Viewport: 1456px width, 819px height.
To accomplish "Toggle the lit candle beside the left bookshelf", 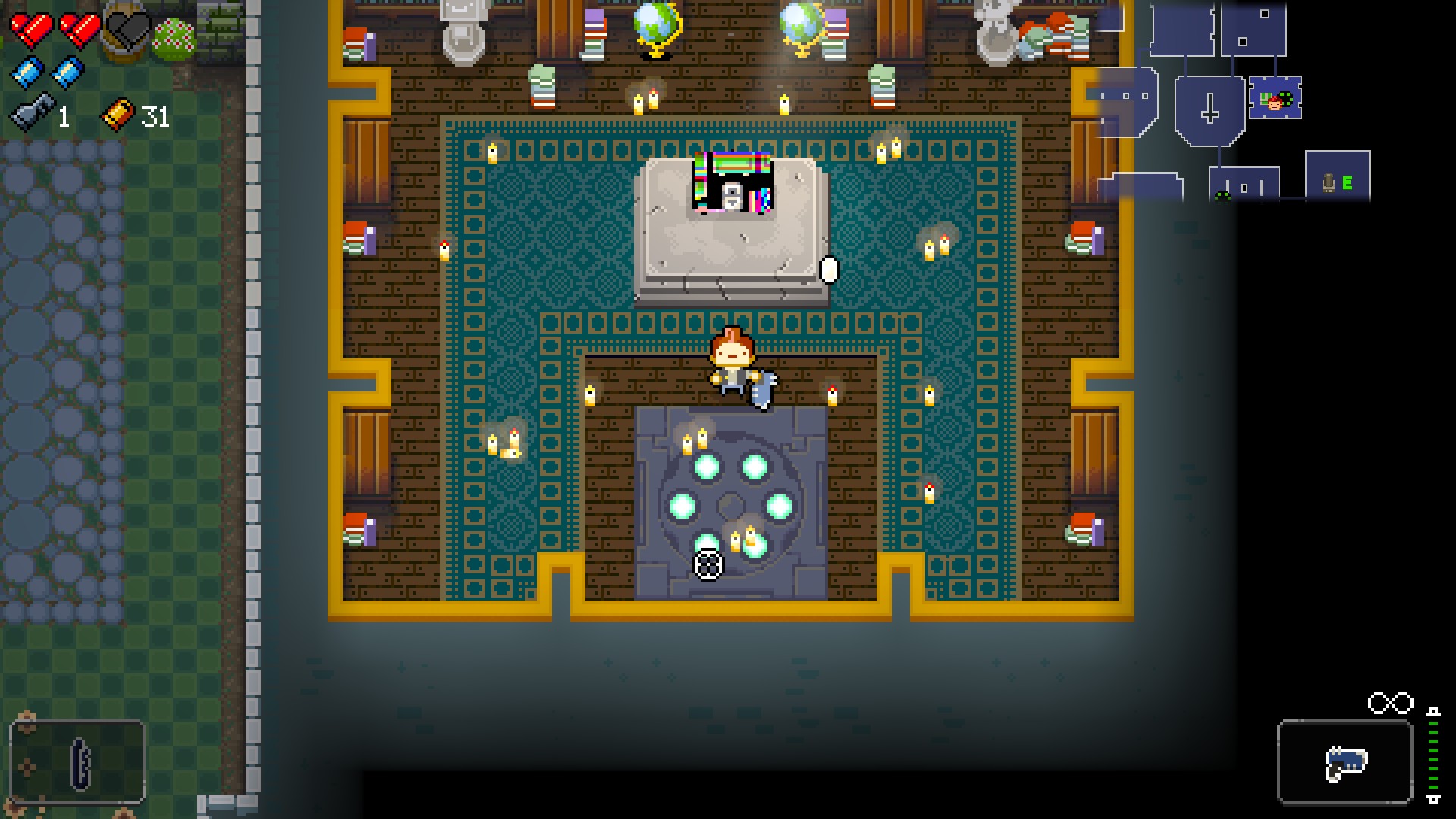I will [444, 250].
